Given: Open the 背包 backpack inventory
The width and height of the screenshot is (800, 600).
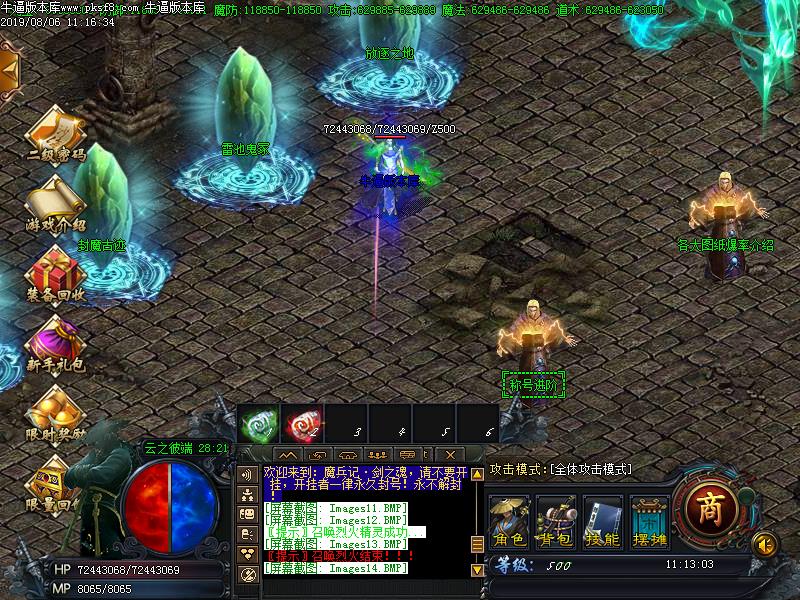Looking at the screenshot, I should [556, 521].
